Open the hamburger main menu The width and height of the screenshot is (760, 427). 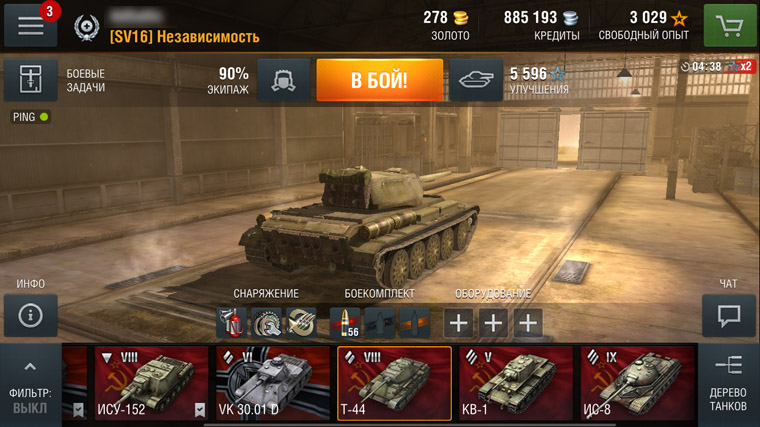pyautogui.click(x=30, y=25)
